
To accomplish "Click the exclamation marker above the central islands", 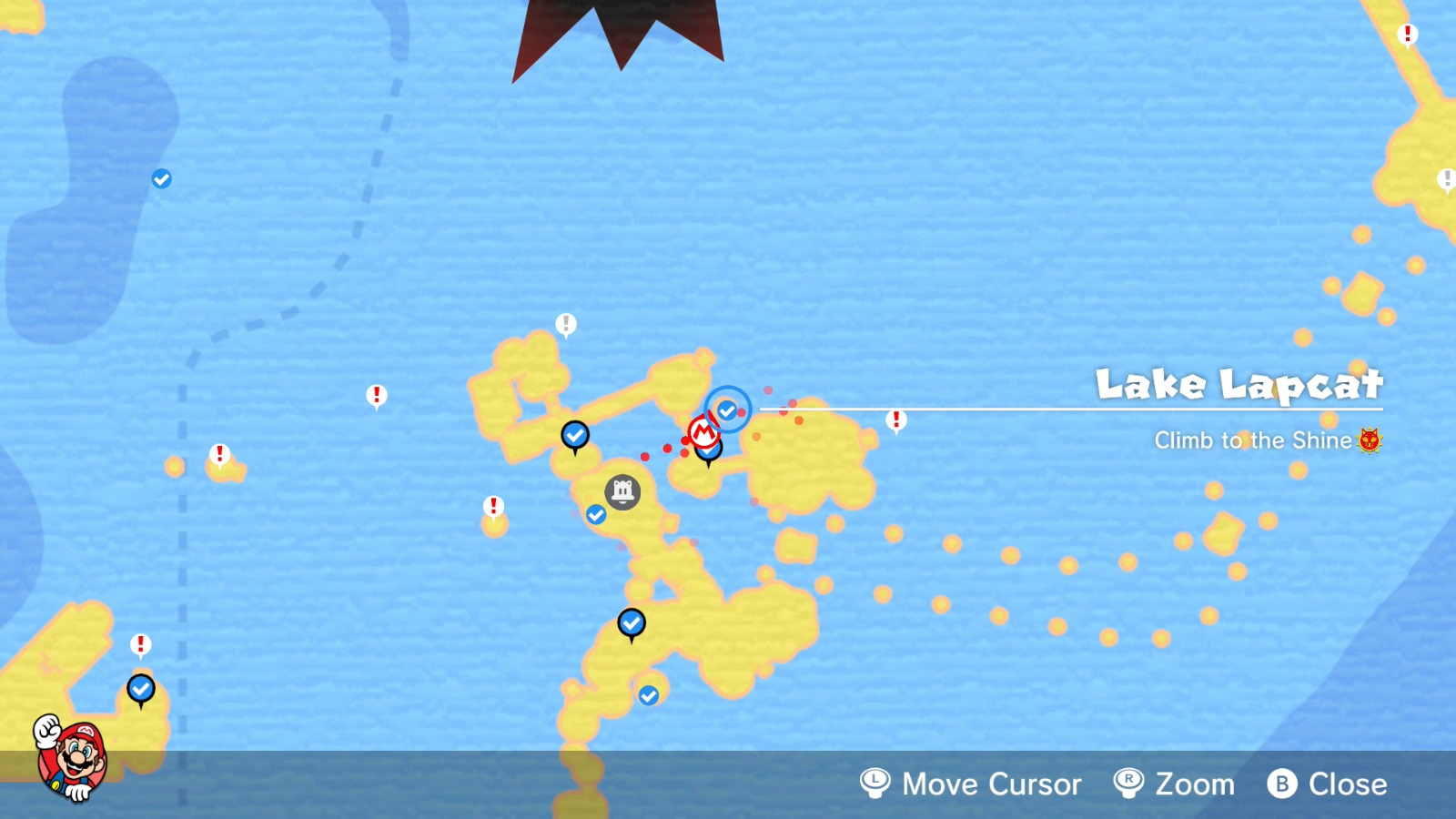I will 566,322.
